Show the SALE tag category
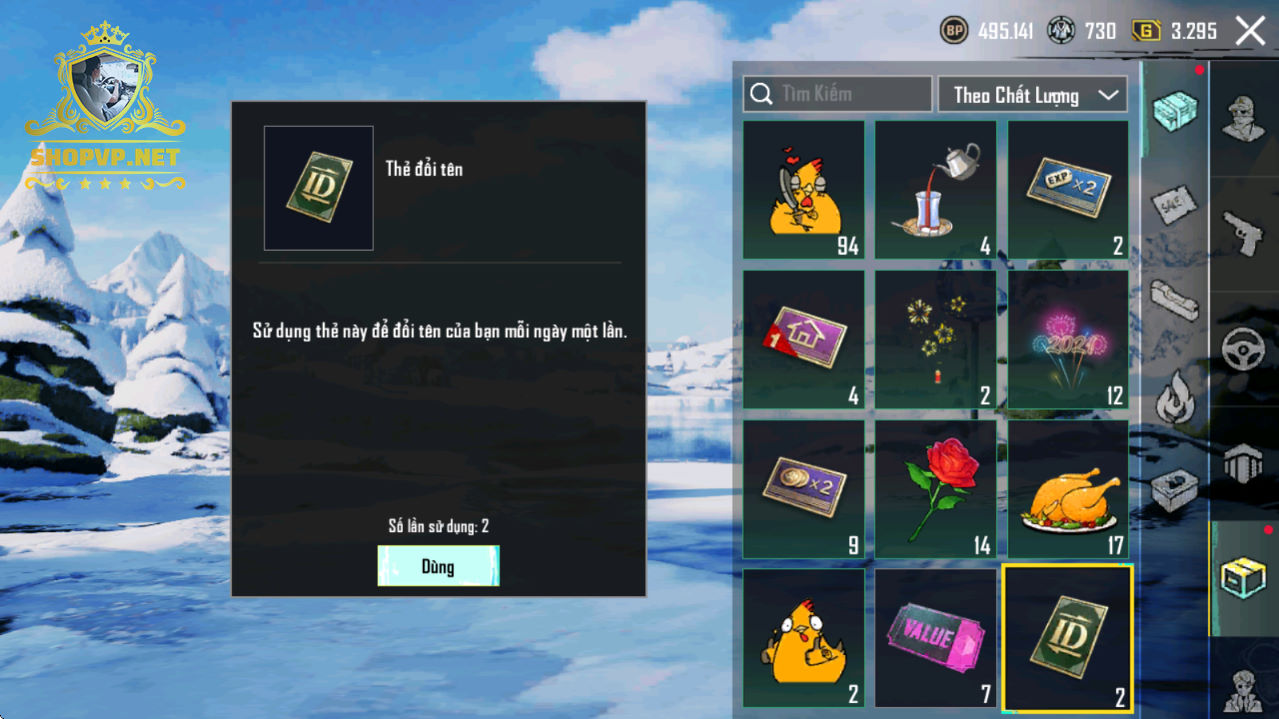This screenshot has height=719, width=1279. (1175, 204)
